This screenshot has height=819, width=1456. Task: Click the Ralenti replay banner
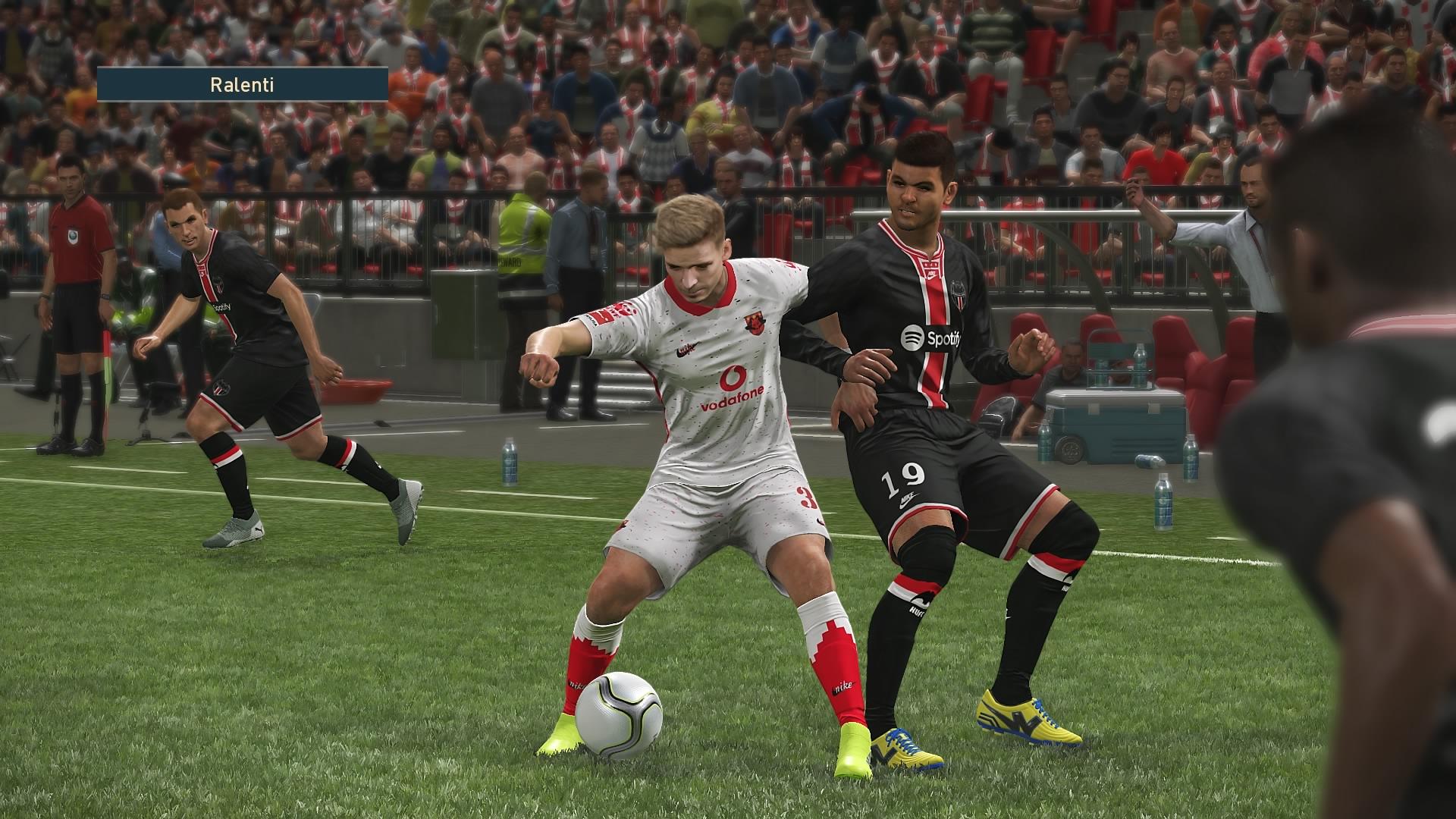[x=243, y=84]
